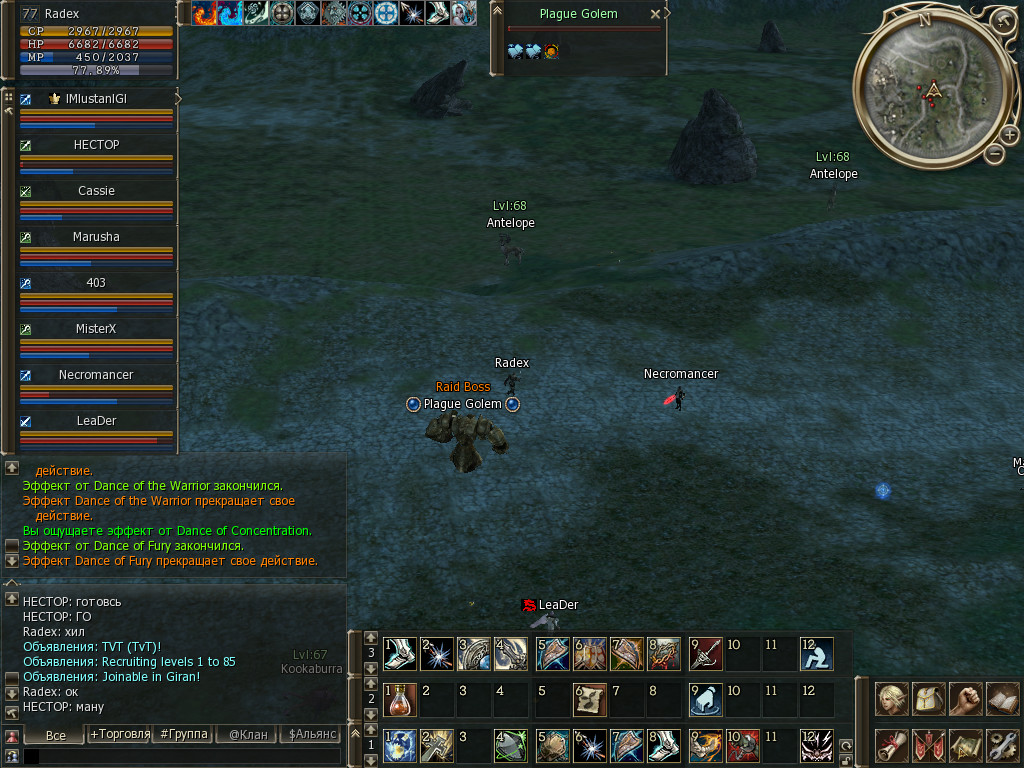Open the #Группа chat tab

pos(184,735)
